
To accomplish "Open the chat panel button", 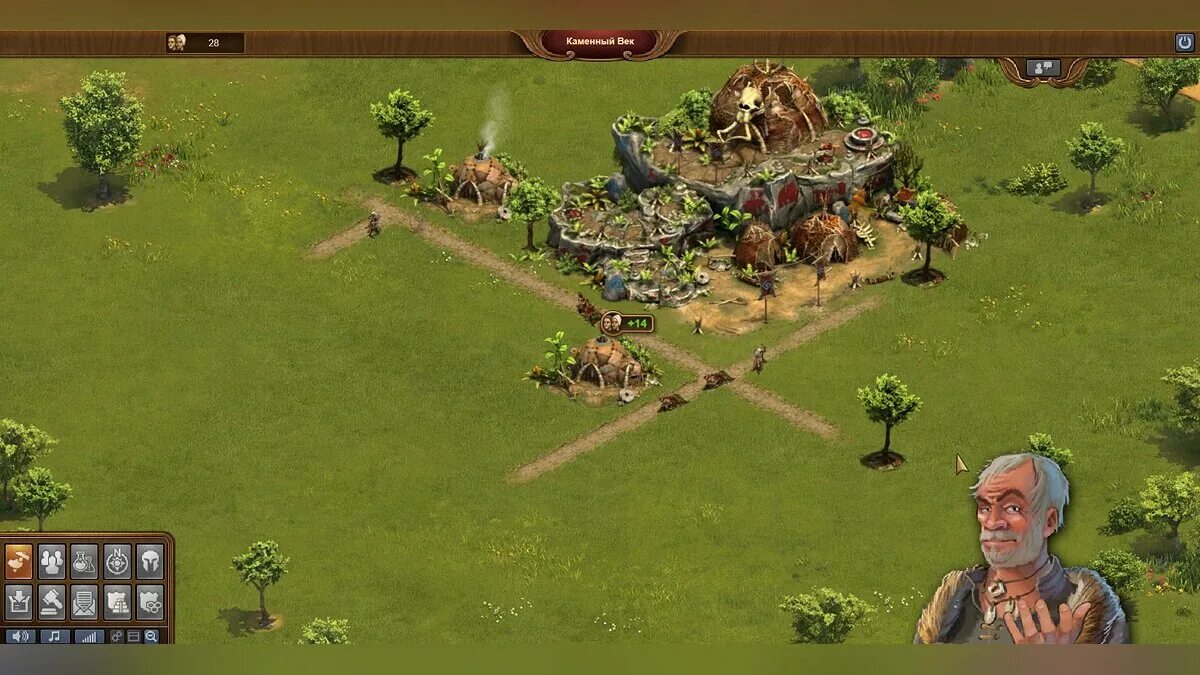I will (x=1043, y=68).
